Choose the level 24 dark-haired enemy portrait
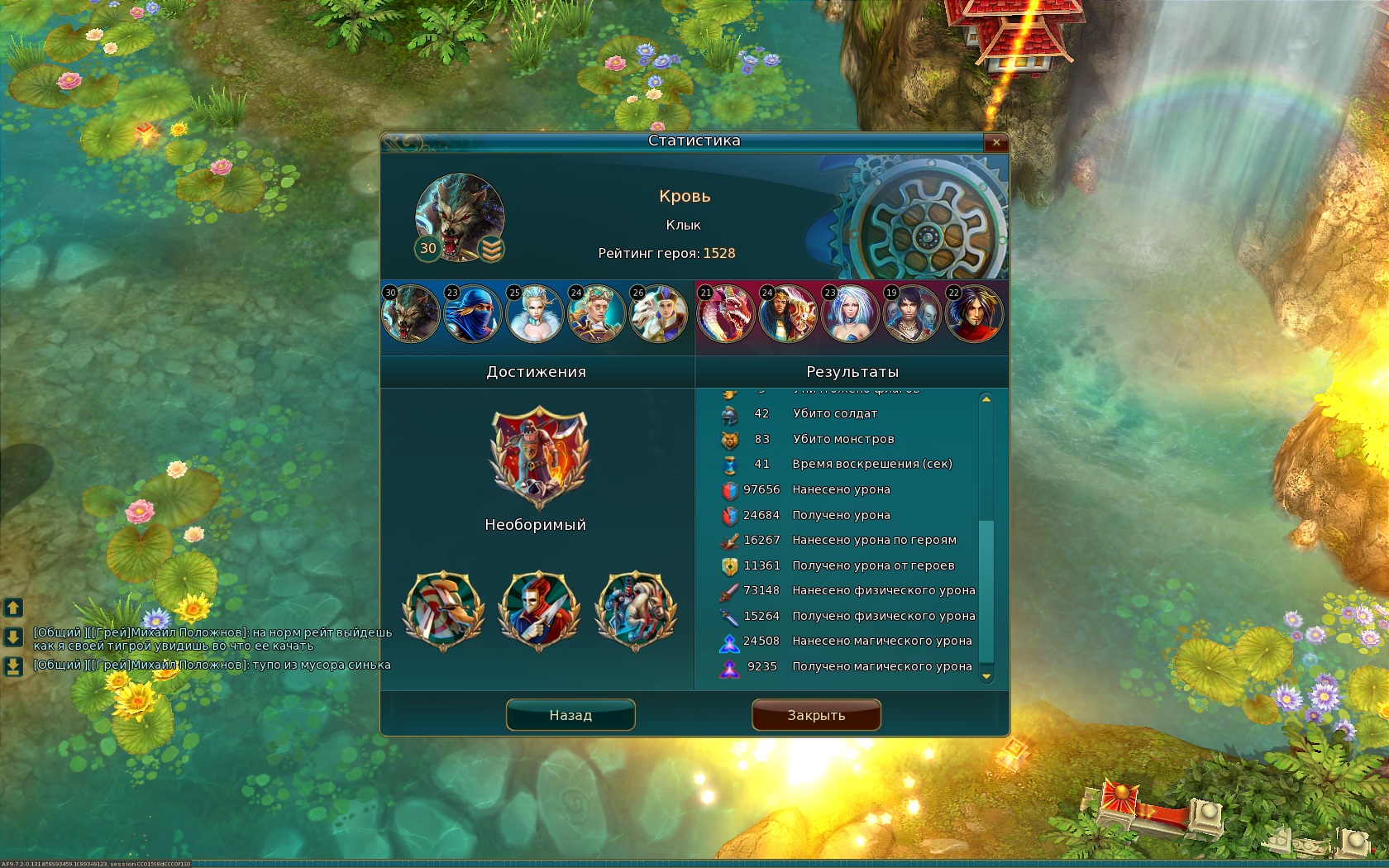 [788, 314]
